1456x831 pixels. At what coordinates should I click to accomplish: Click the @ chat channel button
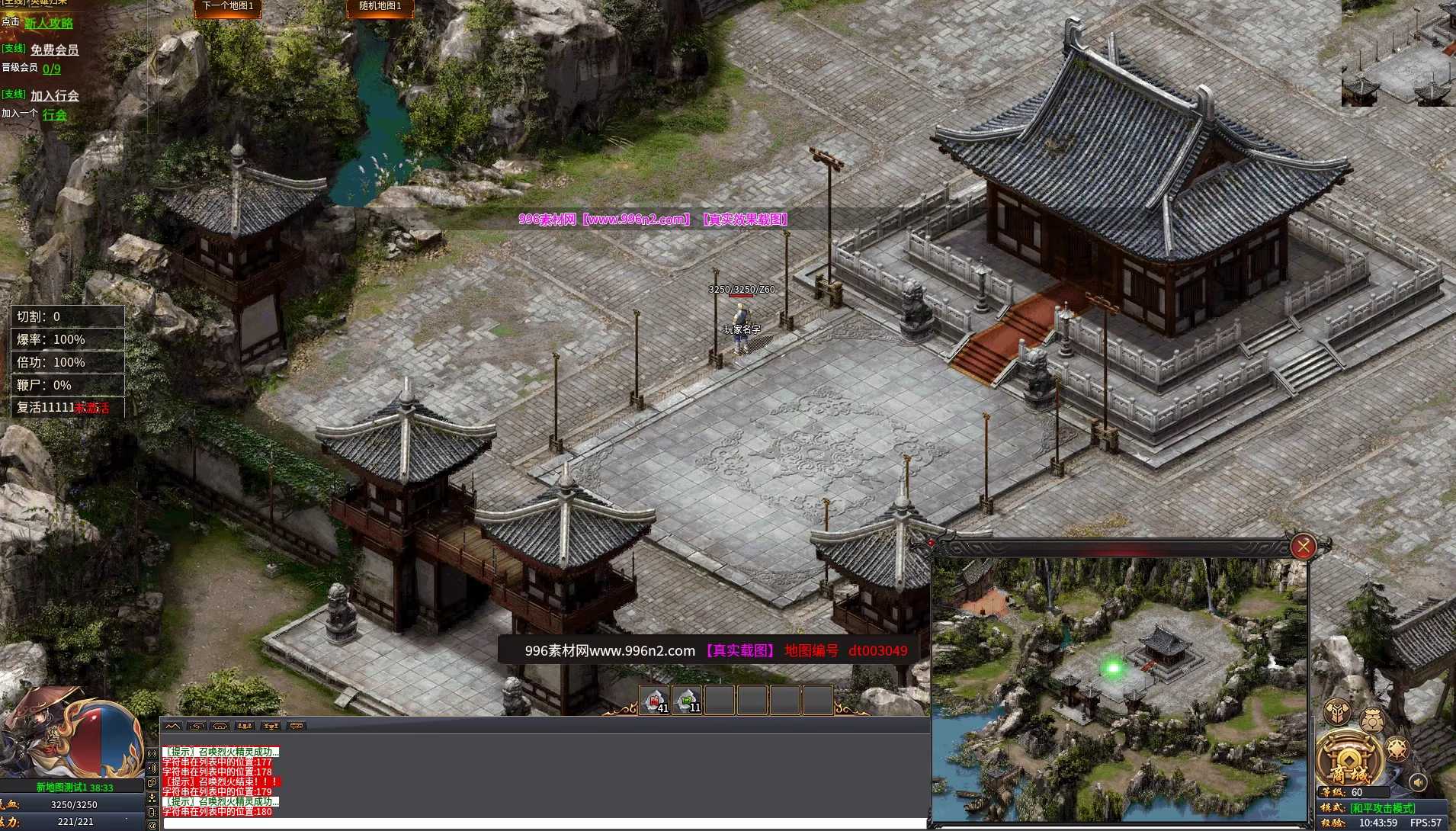click(x=152, y=825)
